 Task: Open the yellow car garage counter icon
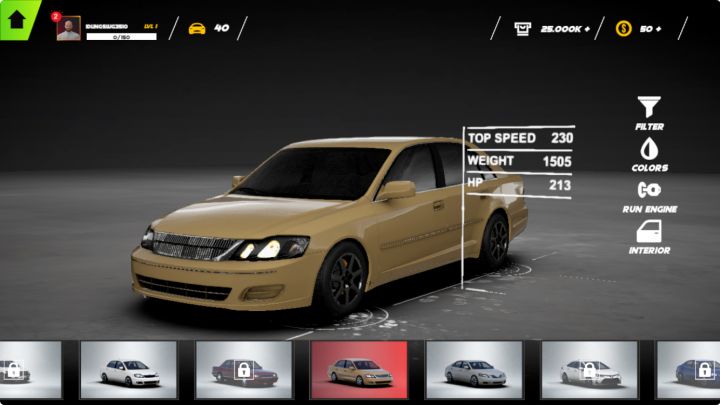coord(197,28)
